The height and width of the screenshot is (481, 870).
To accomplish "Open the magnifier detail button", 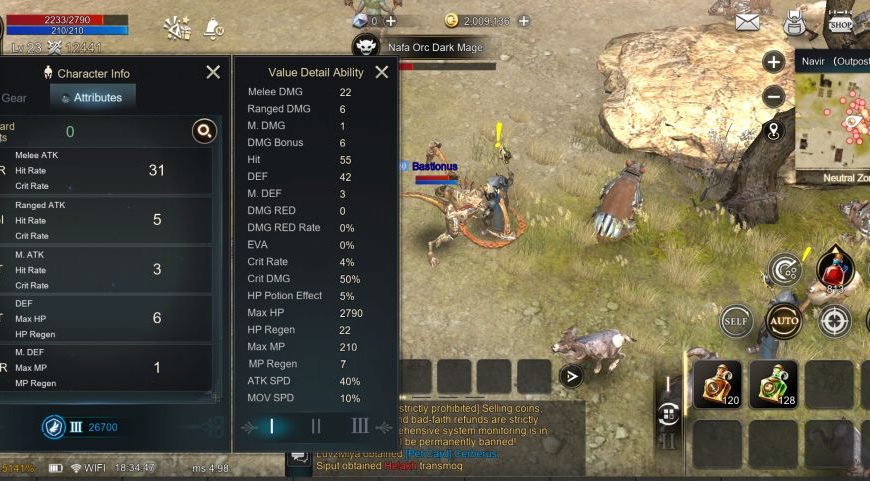I will 204,131.
